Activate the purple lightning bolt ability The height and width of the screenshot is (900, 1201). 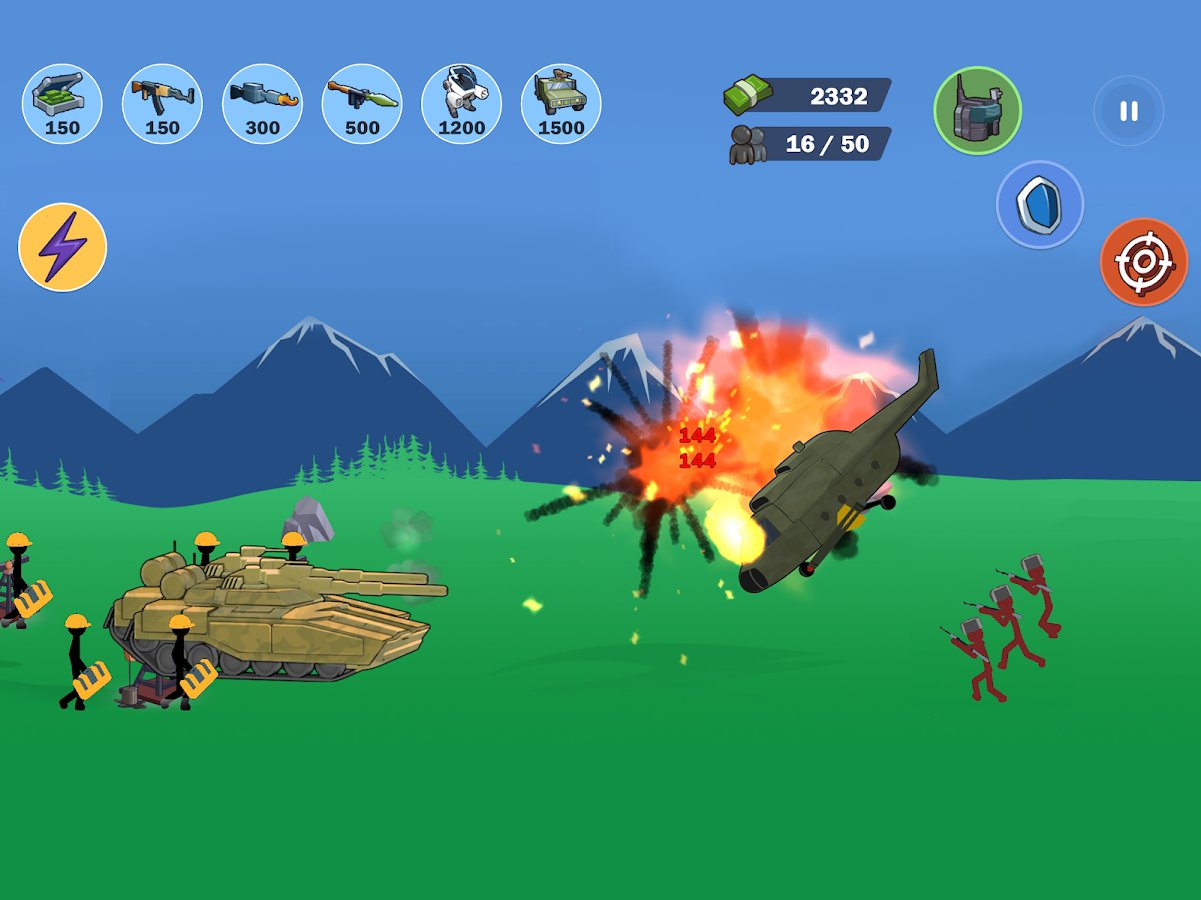[x=62, y=247]
